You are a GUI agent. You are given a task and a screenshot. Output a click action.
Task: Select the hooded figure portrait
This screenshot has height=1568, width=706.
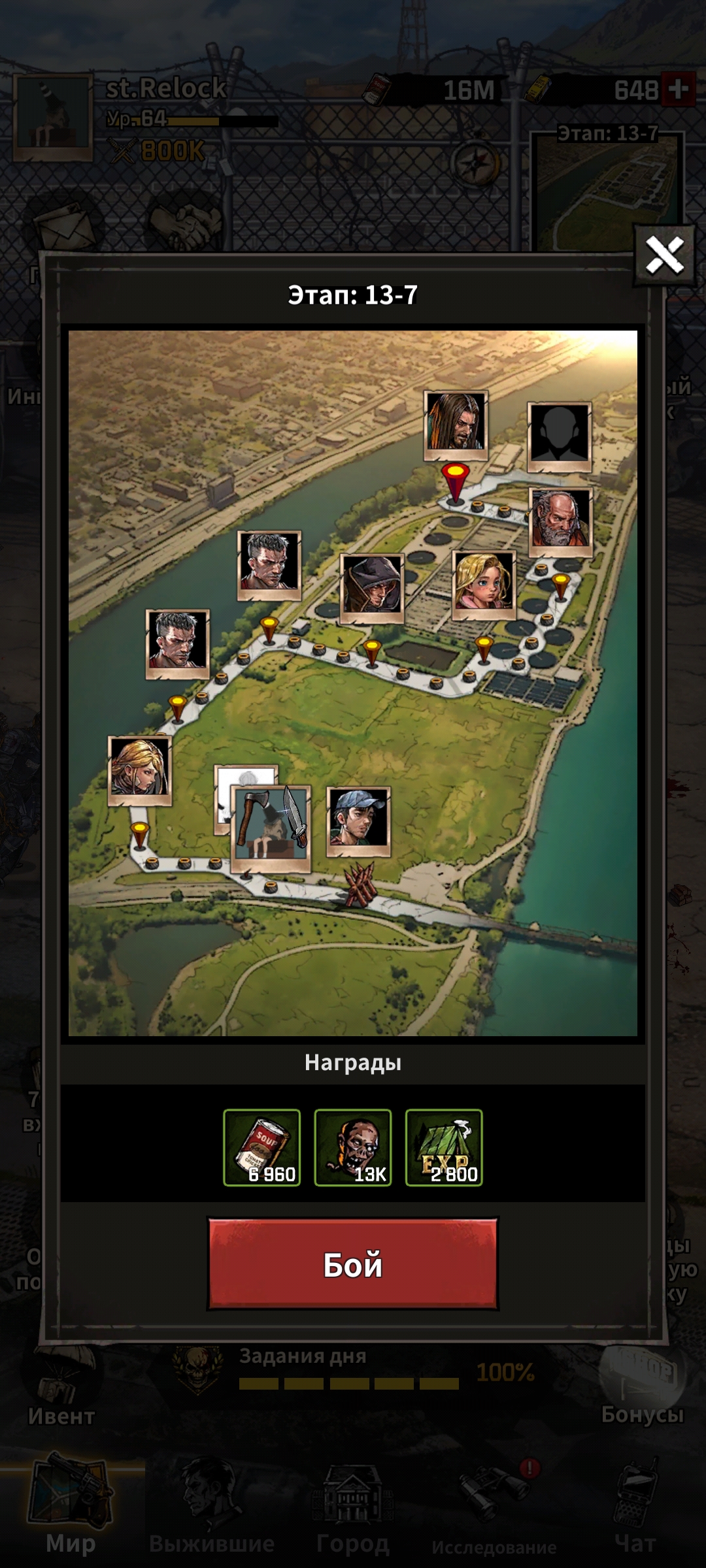[x=372, y=587]
